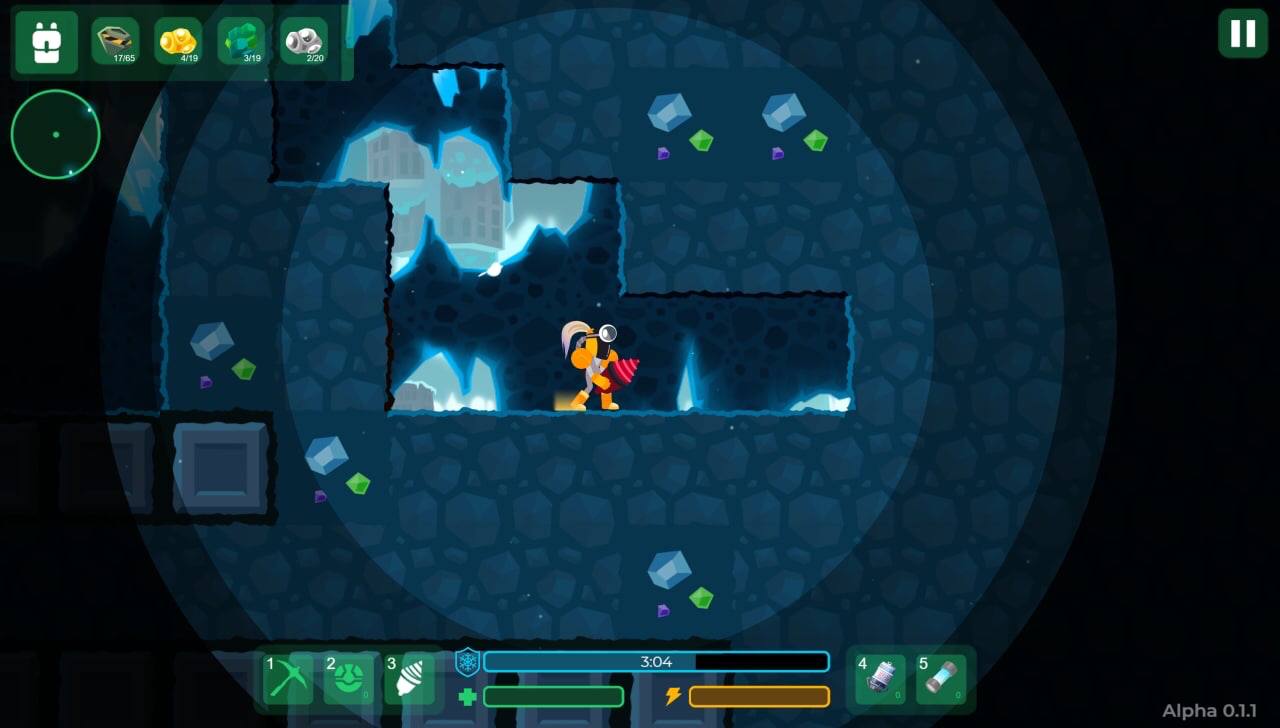The width and height of the screenshot is (1280, 728).
Task: Click the 3:04 freeze timer bar
Action: 655,661
